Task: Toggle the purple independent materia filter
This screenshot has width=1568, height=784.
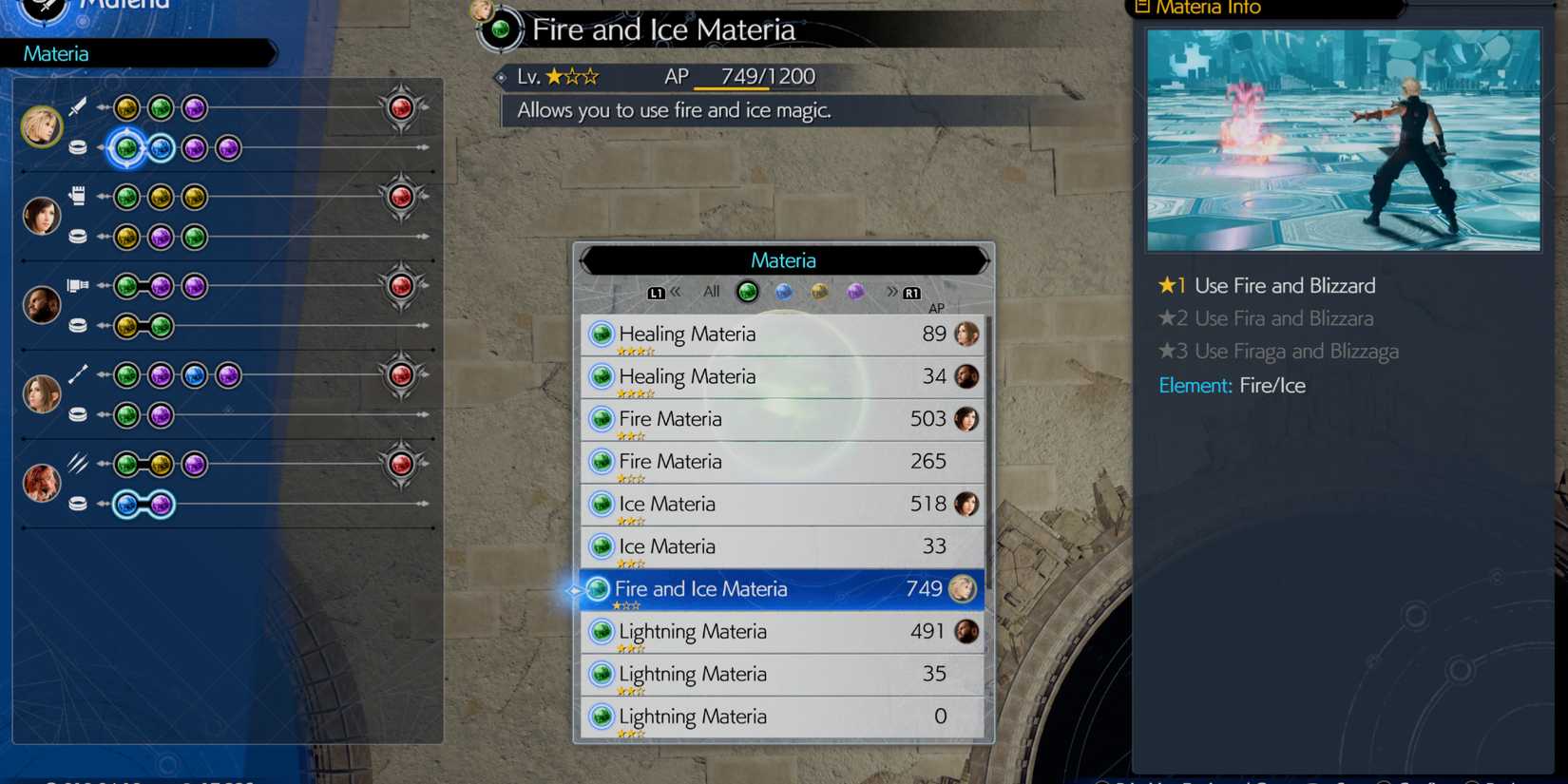Action: click(x=855, y=292)
